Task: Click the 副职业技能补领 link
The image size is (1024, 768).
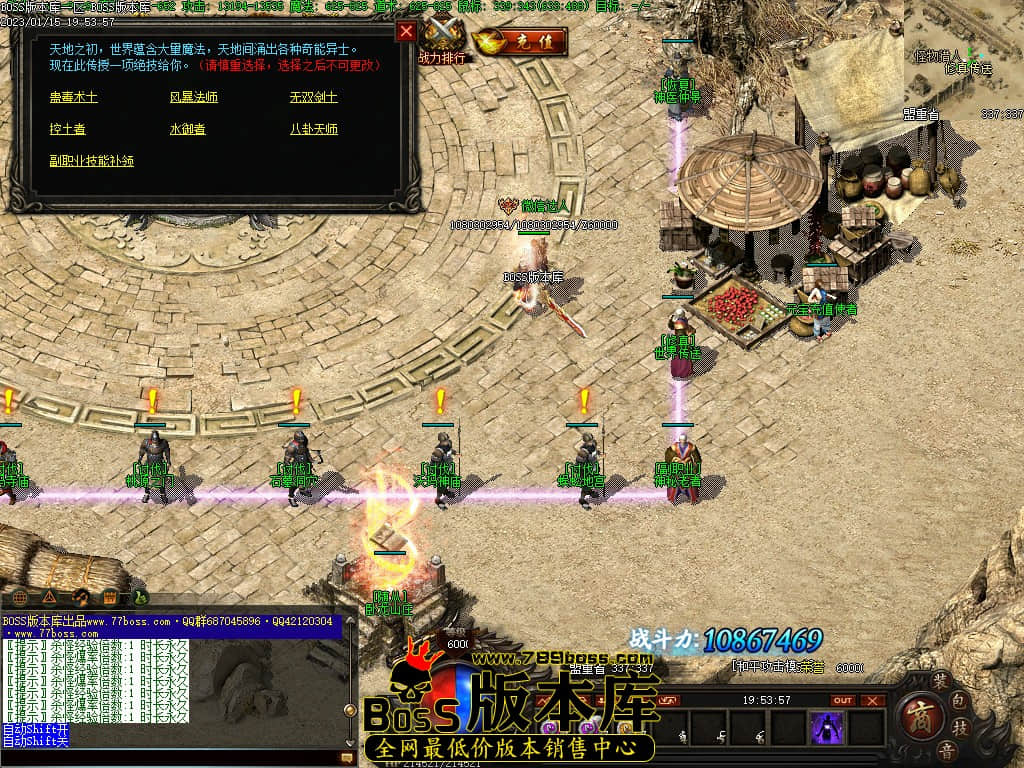Action: click(92, 160)
